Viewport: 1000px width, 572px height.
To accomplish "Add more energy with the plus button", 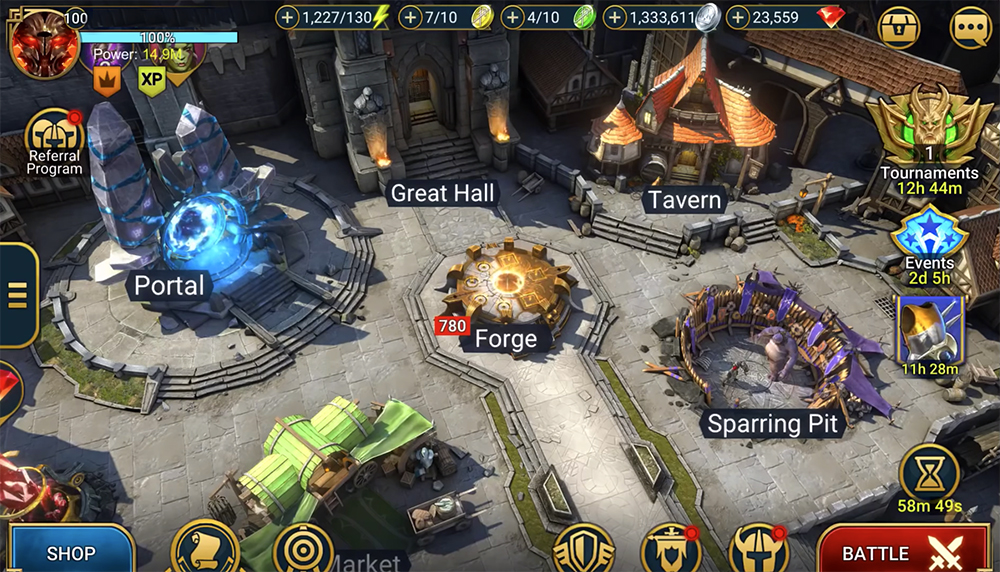I will pyautogui.click(x=288, y=17).
